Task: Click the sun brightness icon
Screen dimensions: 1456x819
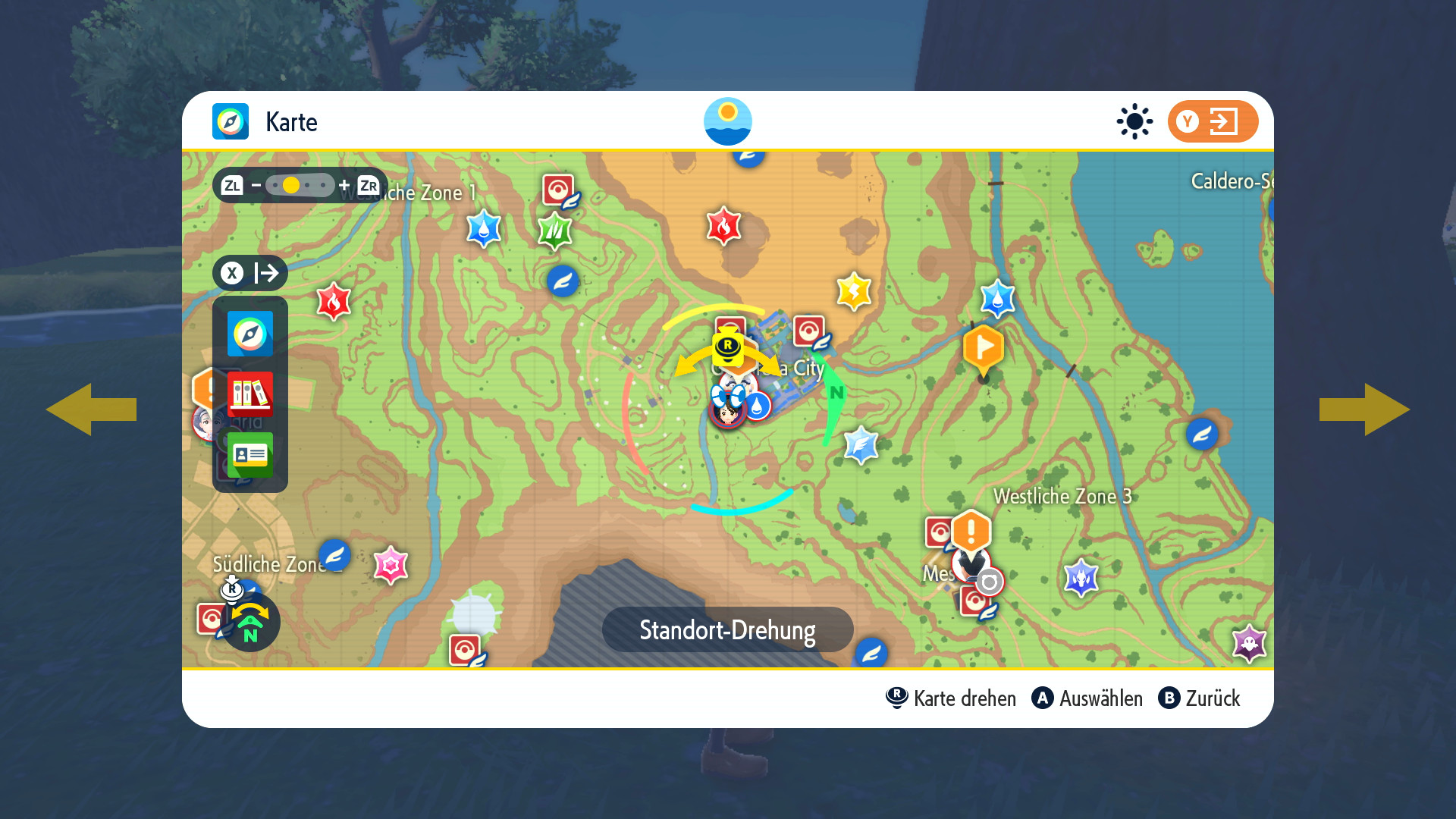Action: tap(1134, 121)
